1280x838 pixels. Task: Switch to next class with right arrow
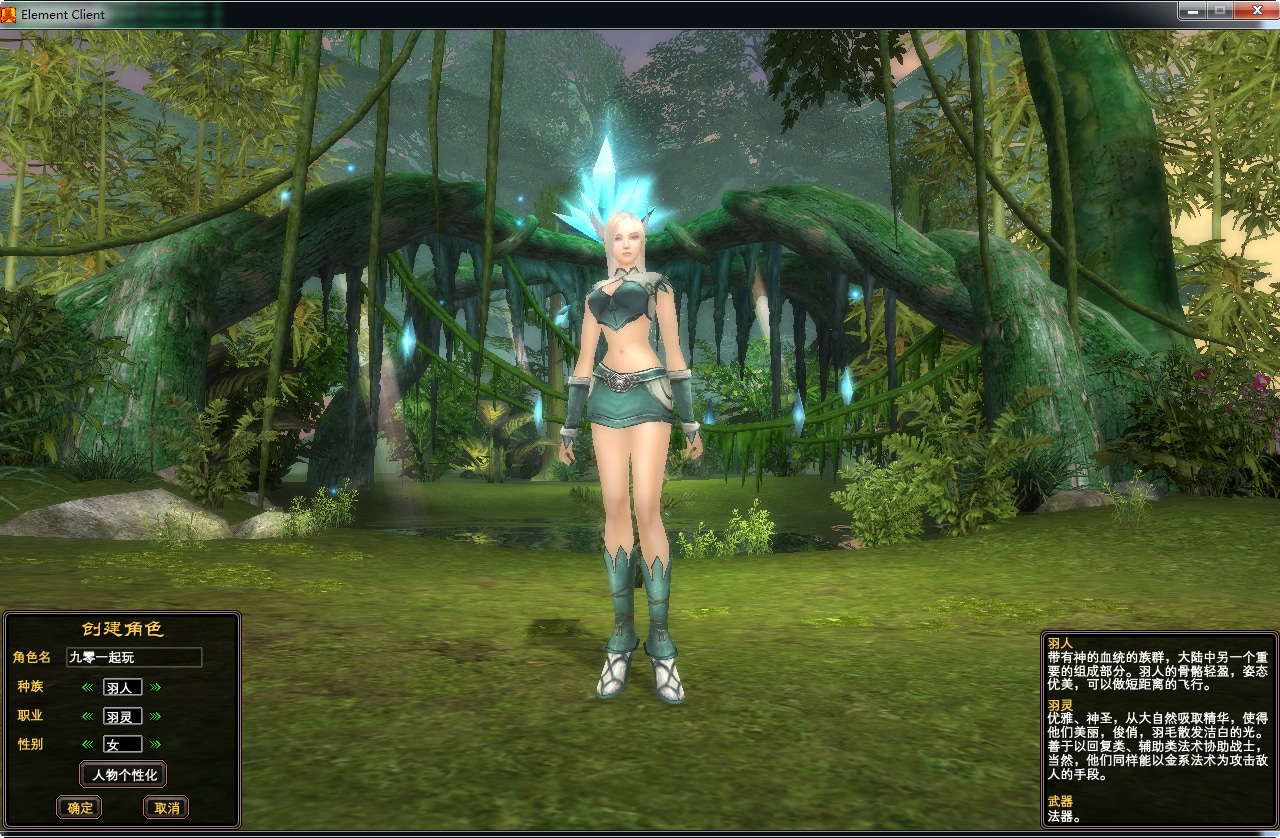point(156,716)
